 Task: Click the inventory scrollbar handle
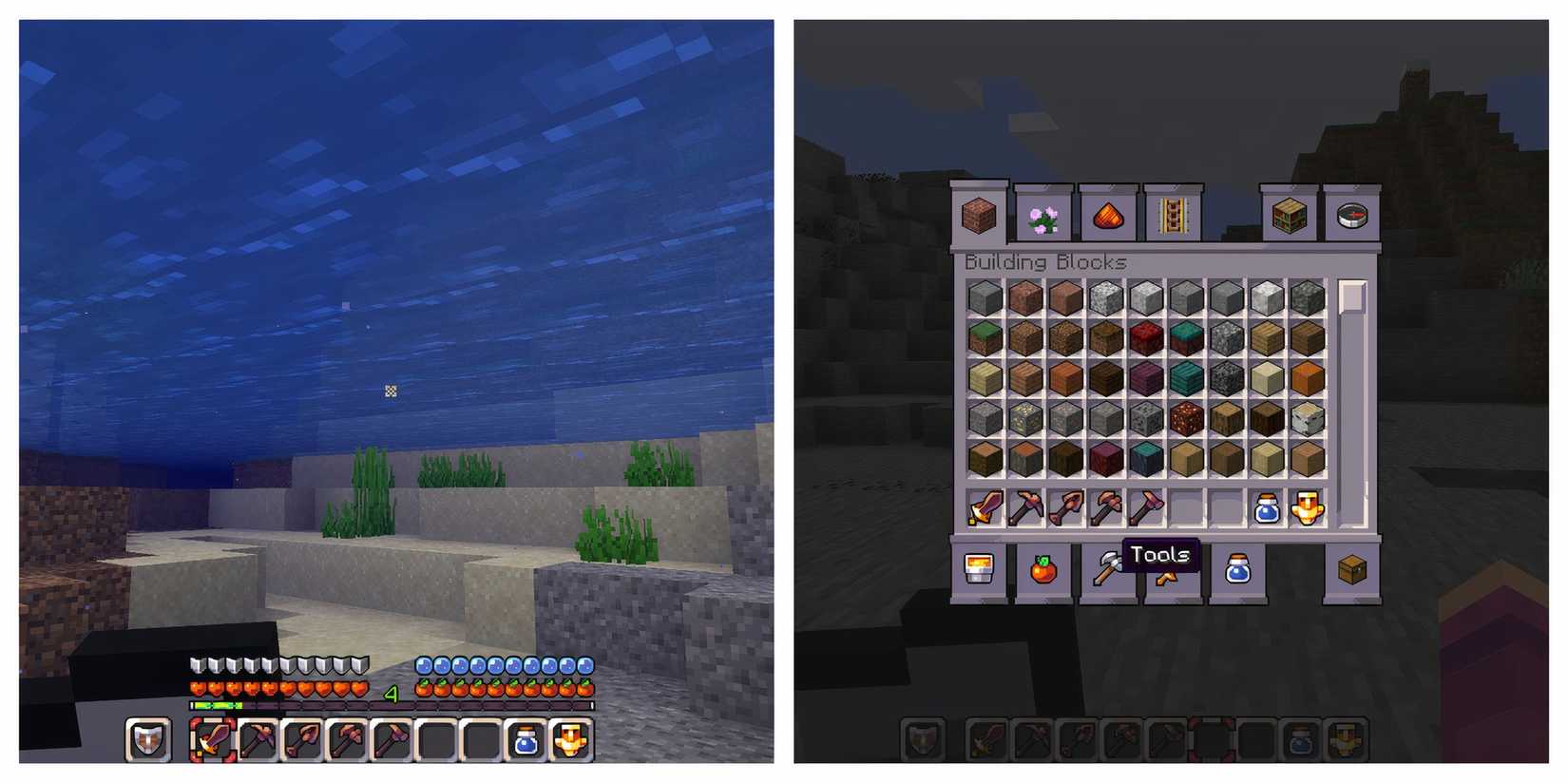coord(1349,297)
